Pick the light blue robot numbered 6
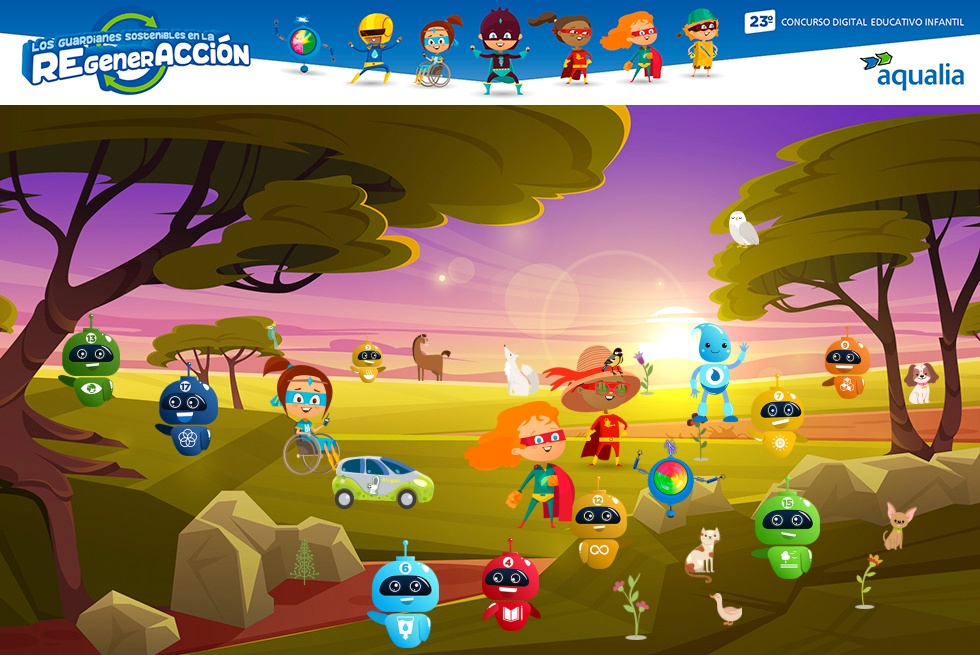The image size is (980, 655). (x=405, y=599)
